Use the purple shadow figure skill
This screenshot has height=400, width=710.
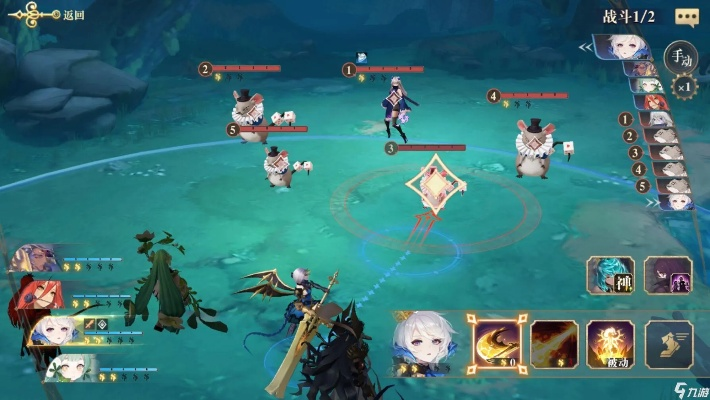pyautogui.click(x=668, y=275)
